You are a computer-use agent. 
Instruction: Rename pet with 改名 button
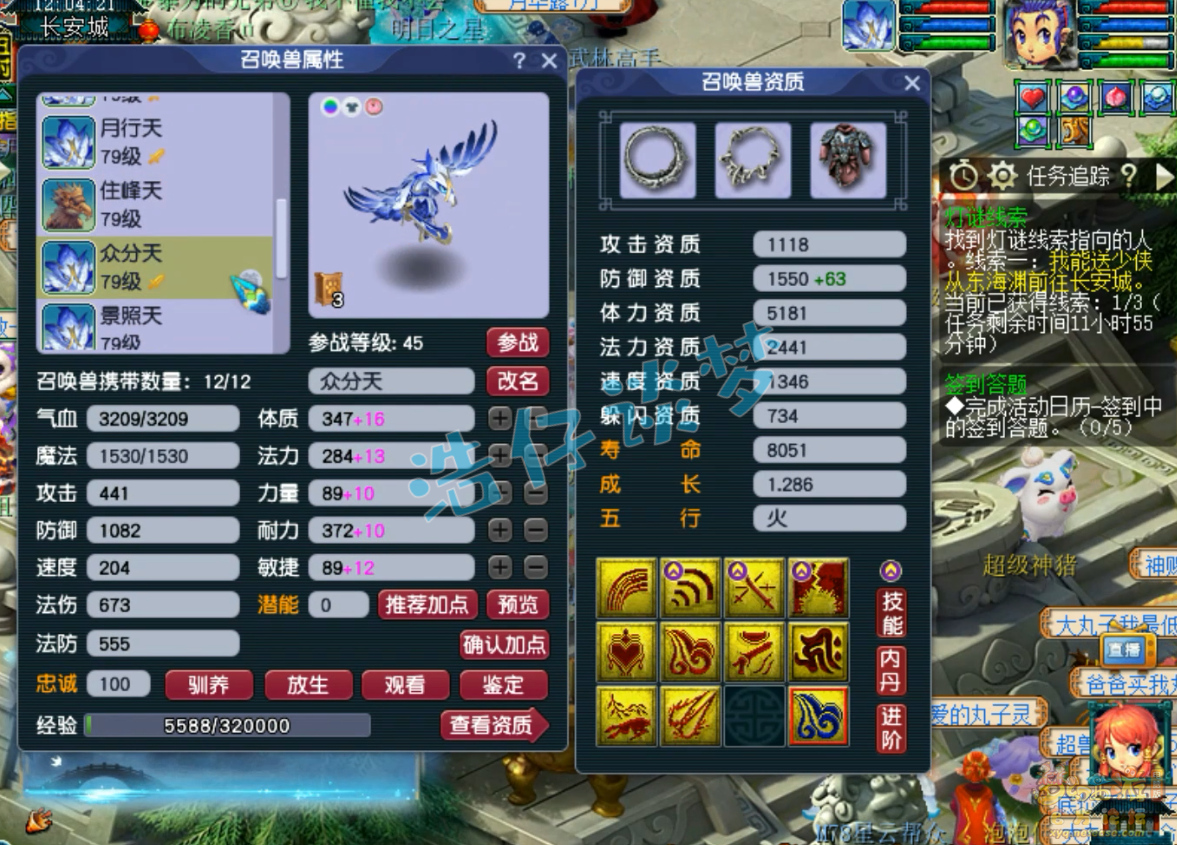[x=518, y=381]
